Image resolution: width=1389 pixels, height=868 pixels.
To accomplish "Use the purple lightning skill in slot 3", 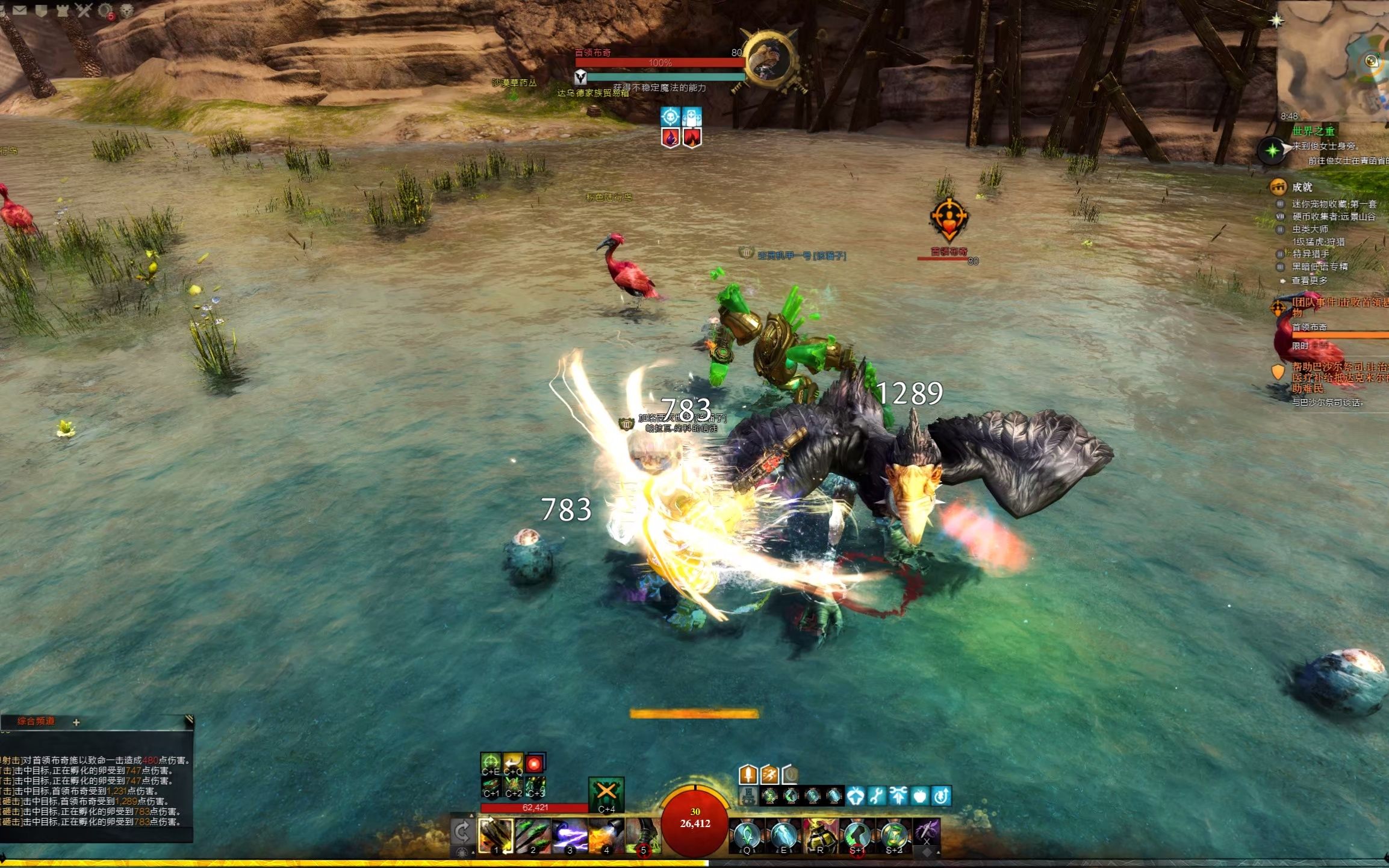I will coord(570,835).
